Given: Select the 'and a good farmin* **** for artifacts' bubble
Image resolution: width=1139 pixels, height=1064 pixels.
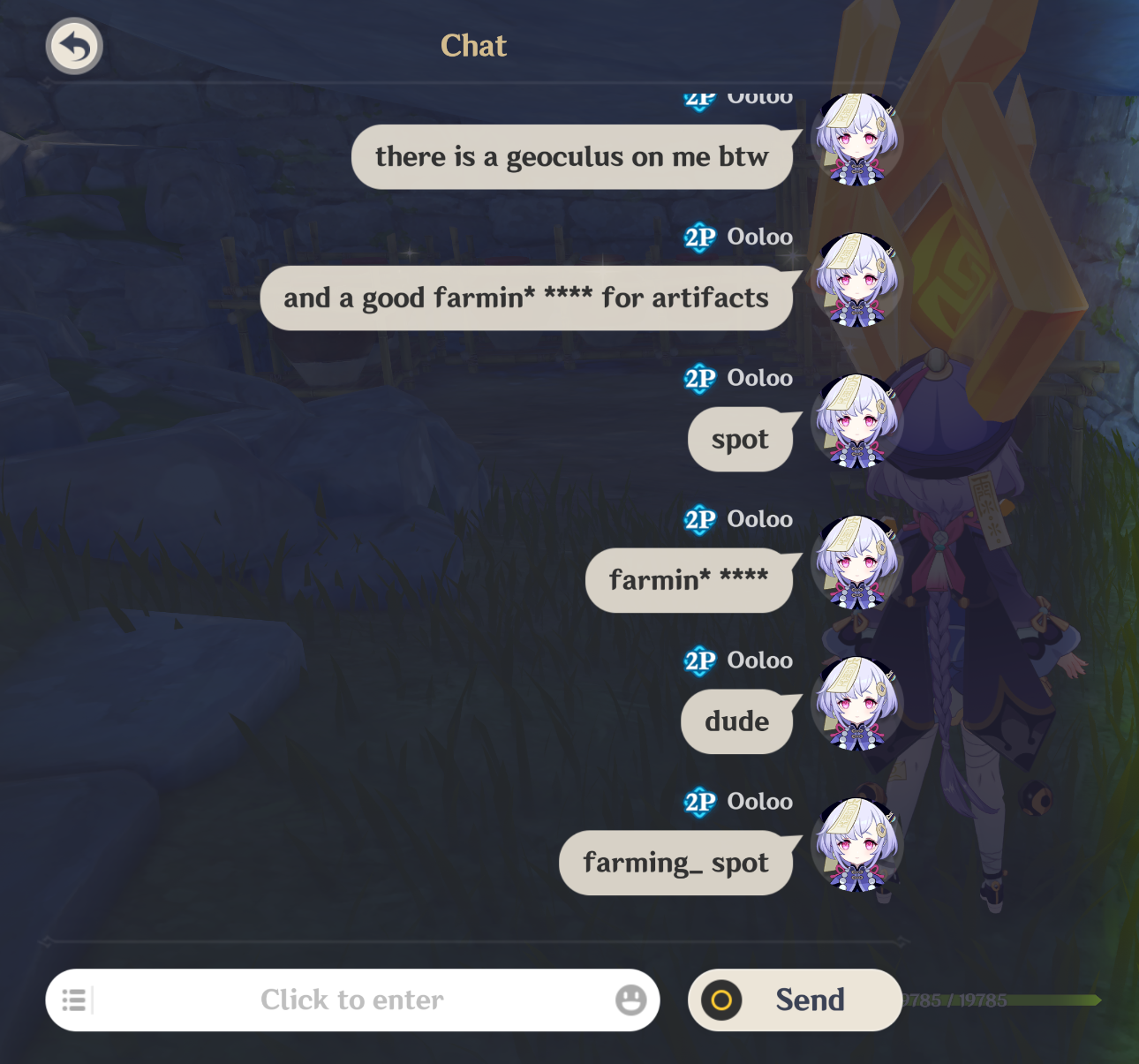Looking at the screenshot, I should click(x=525, y=298).
